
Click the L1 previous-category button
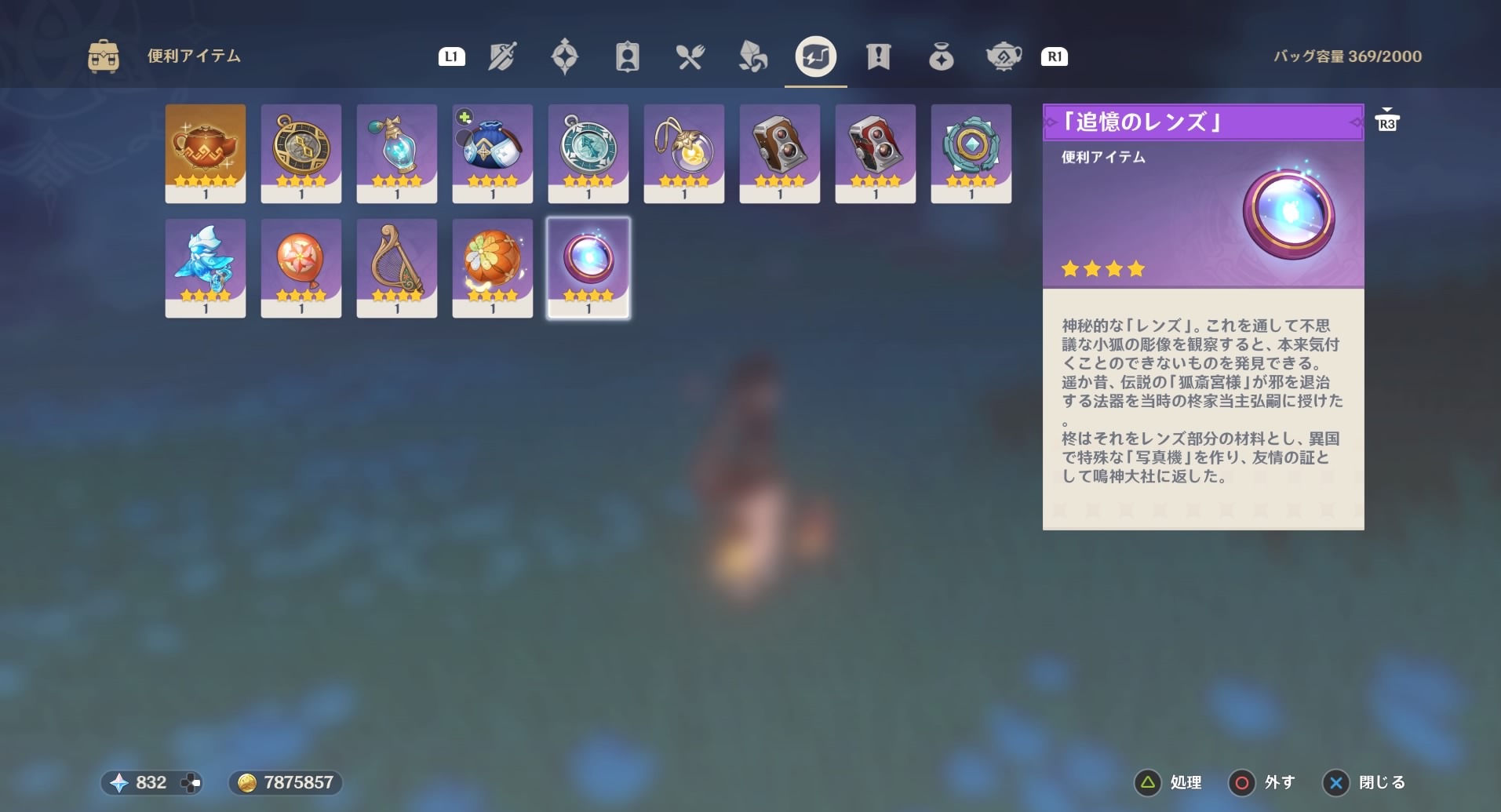(x=452, y=56)
